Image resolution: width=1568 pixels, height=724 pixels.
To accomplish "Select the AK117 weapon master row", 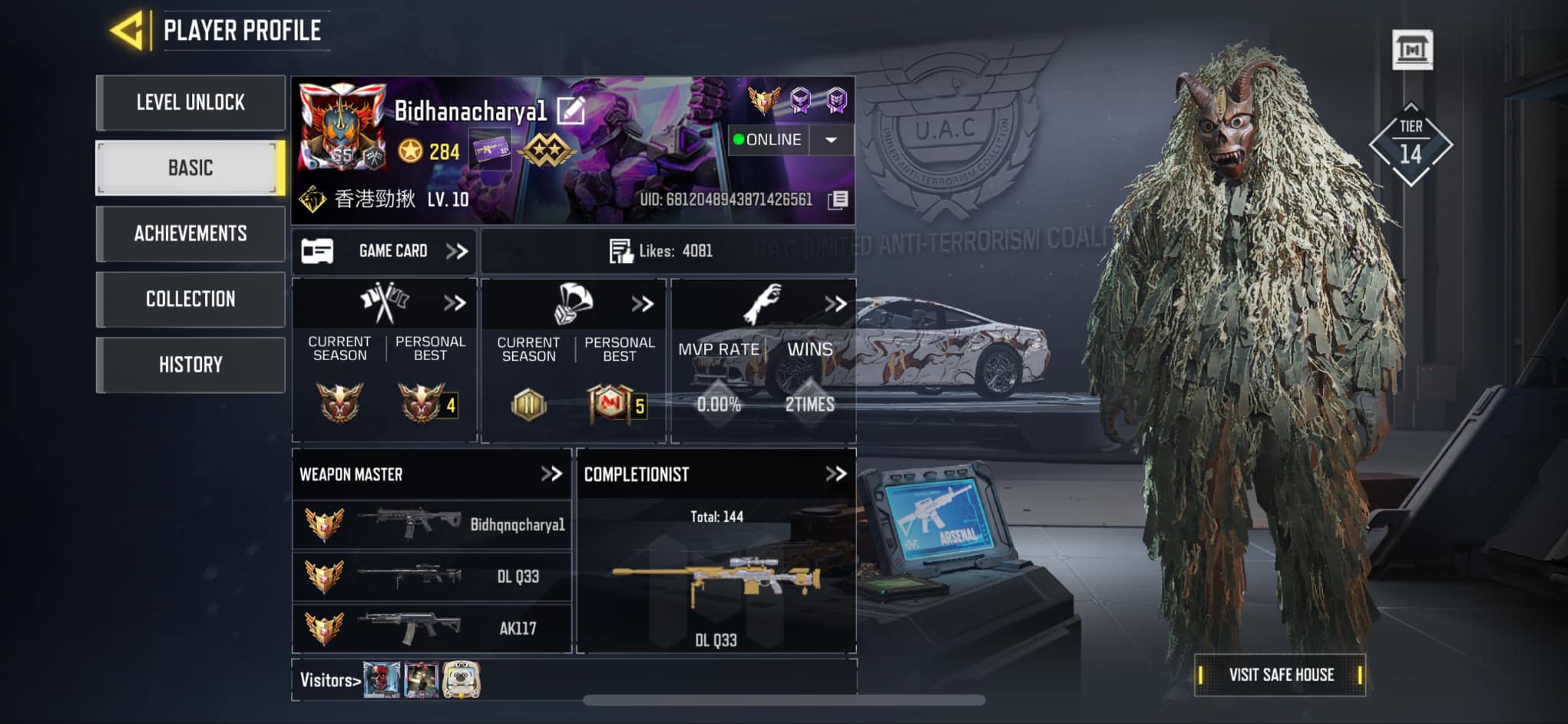I will pyautogui.click(x=432, y=628).
